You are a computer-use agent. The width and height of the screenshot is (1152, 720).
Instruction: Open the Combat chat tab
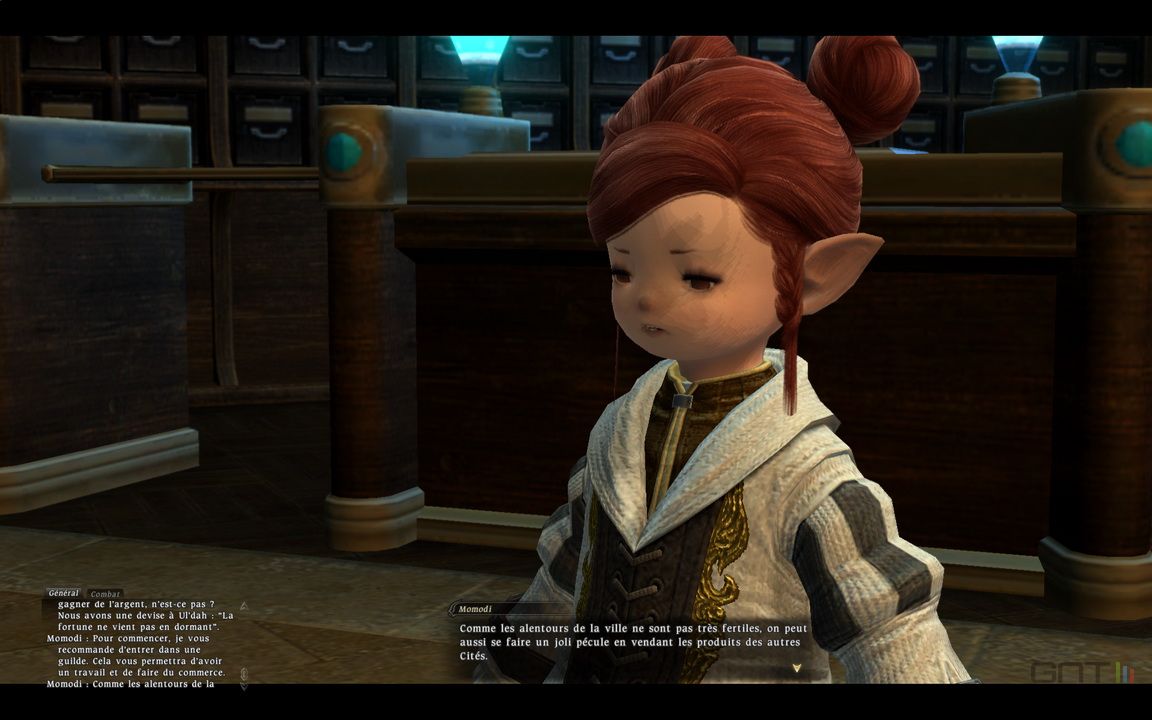[105, 594]
